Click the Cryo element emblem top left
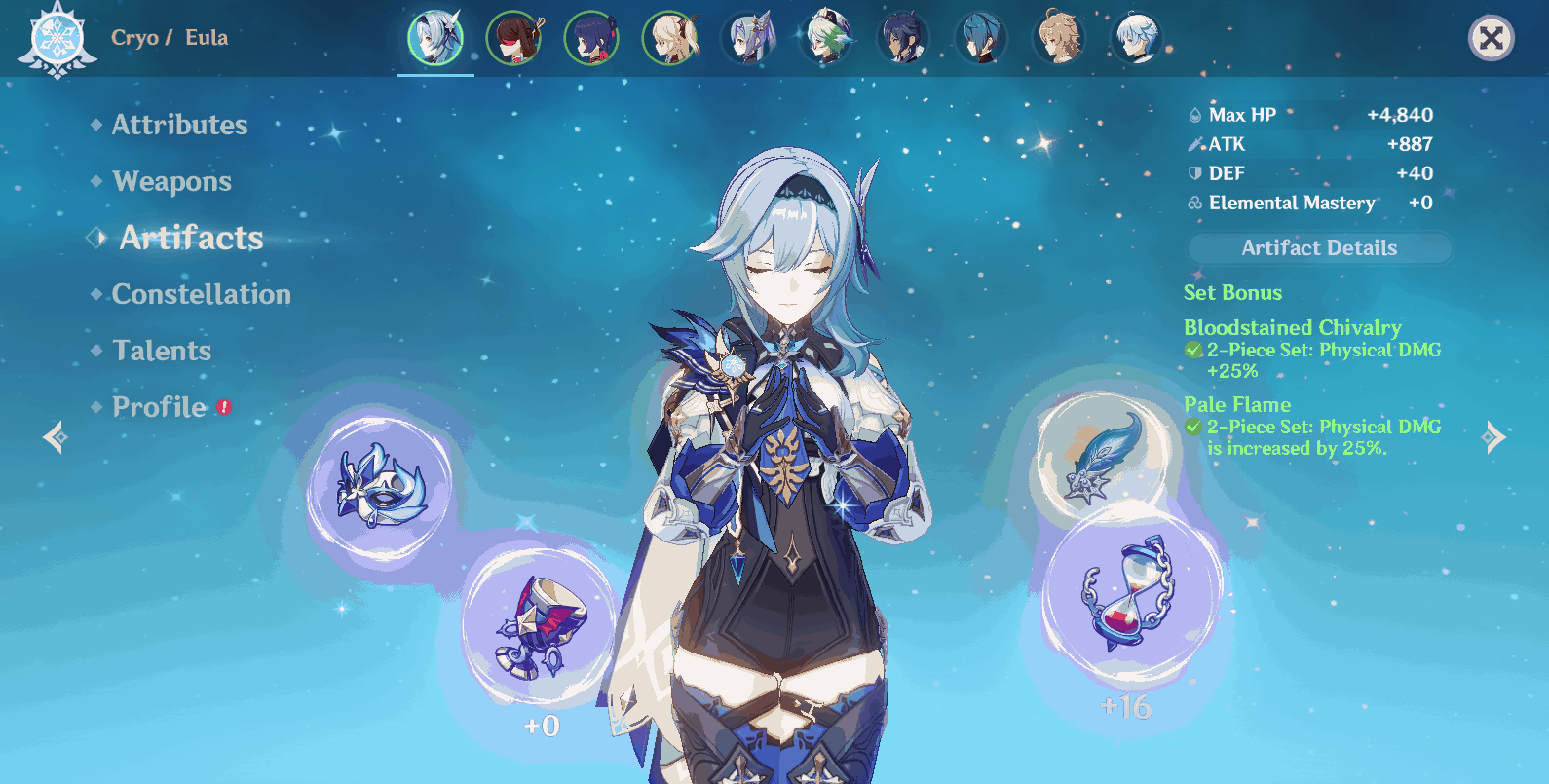This screenshot has width=1549, height=784. [57, 39]
